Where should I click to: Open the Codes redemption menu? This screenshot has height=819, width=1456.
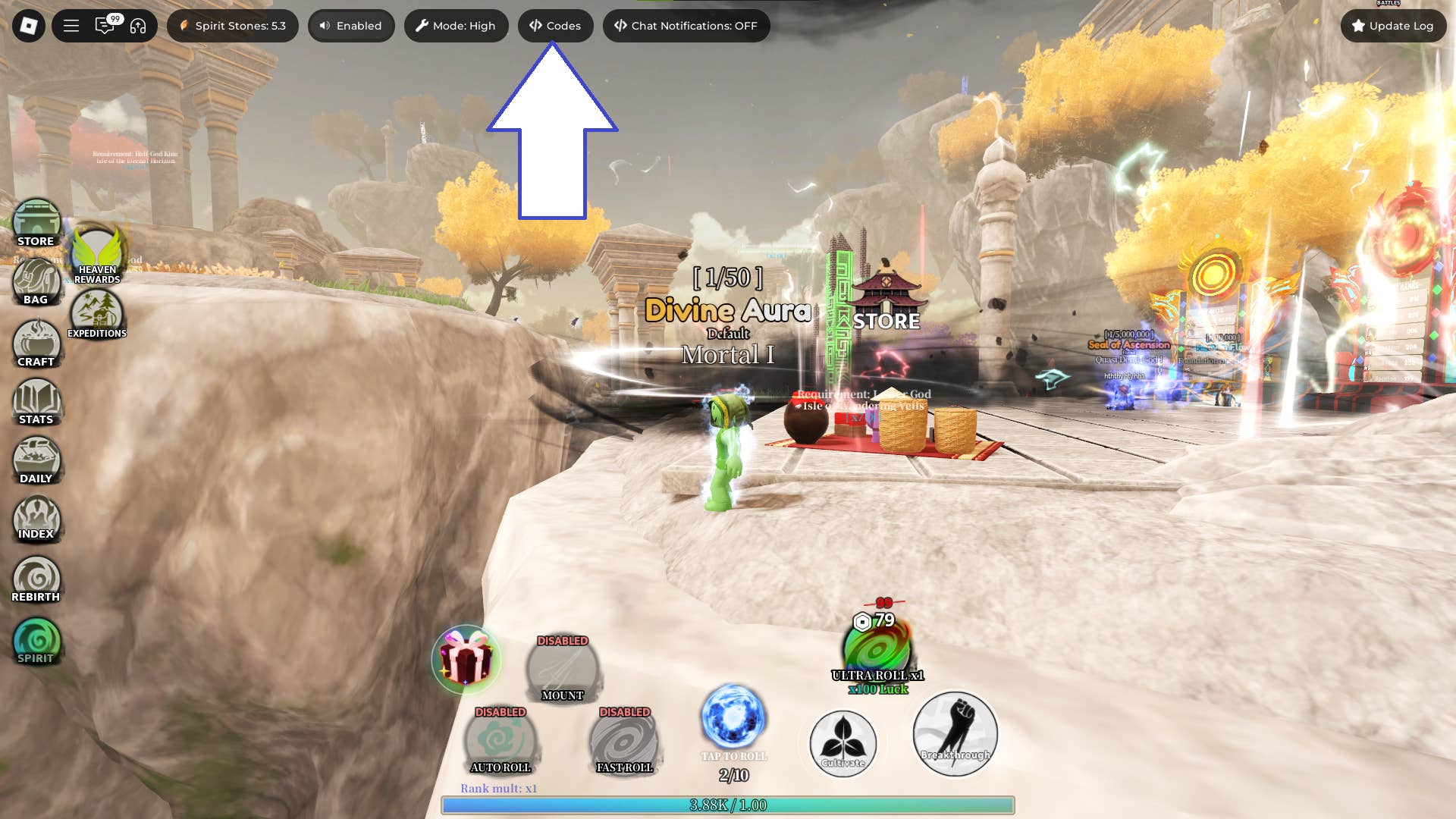pos(556,25)
